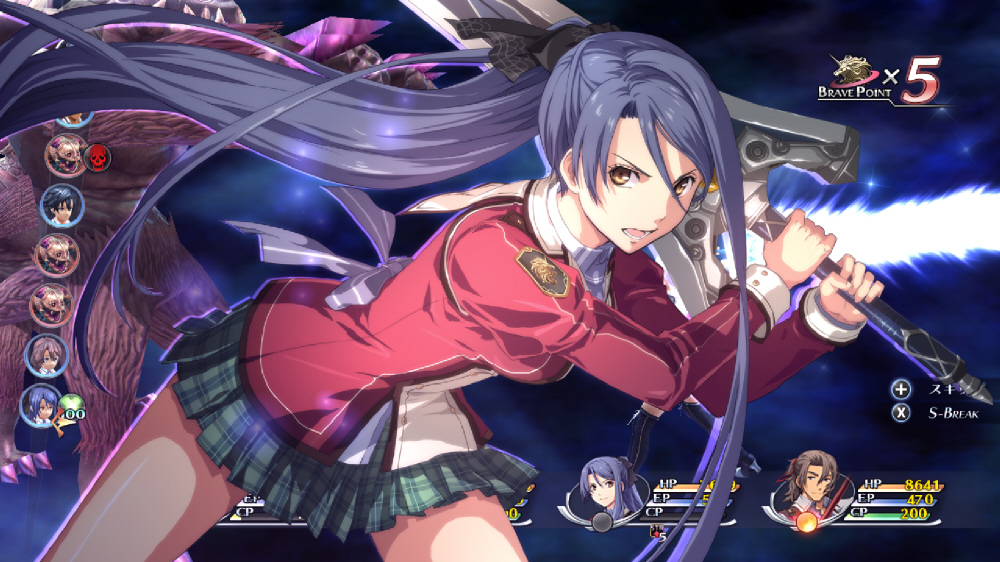This screenshot has width=1000, height=562.
Task: Click the brown-haired character's turn order portrait
Action: 46,353
